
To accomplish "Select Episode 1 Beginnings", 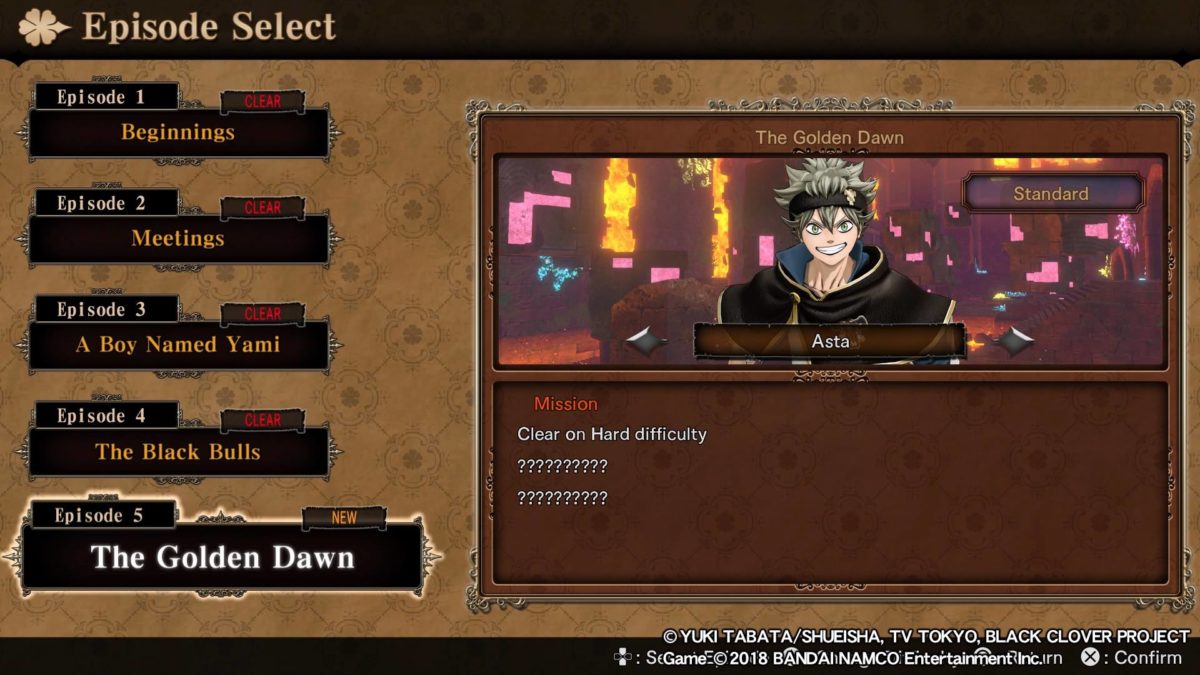I will (178, 132).
